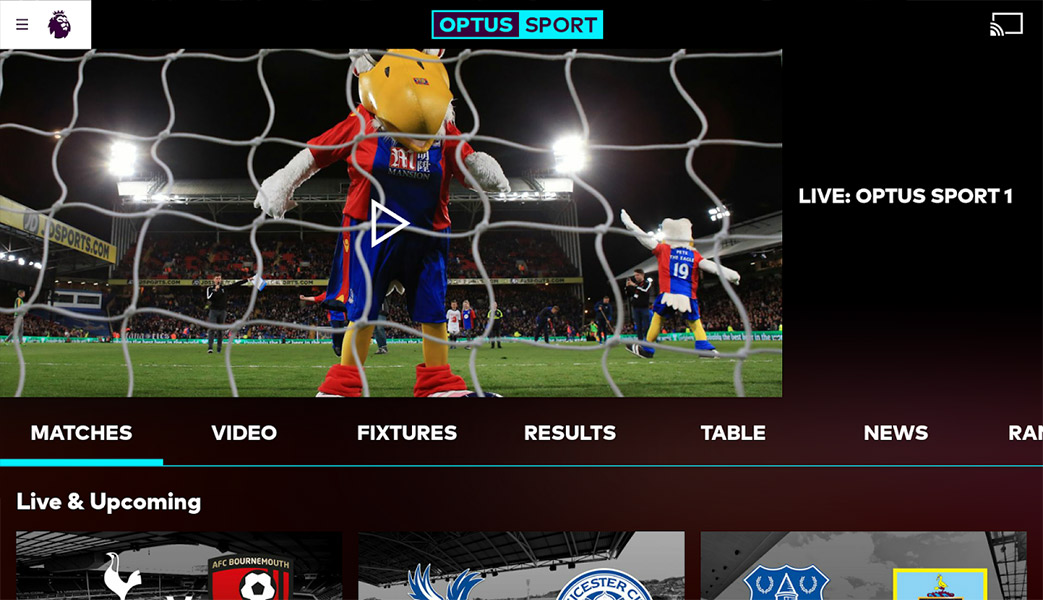The height and width of the screenshot is (600, 1043).
Task: Tap the Cast screen icon
Action: (1006, 24)
